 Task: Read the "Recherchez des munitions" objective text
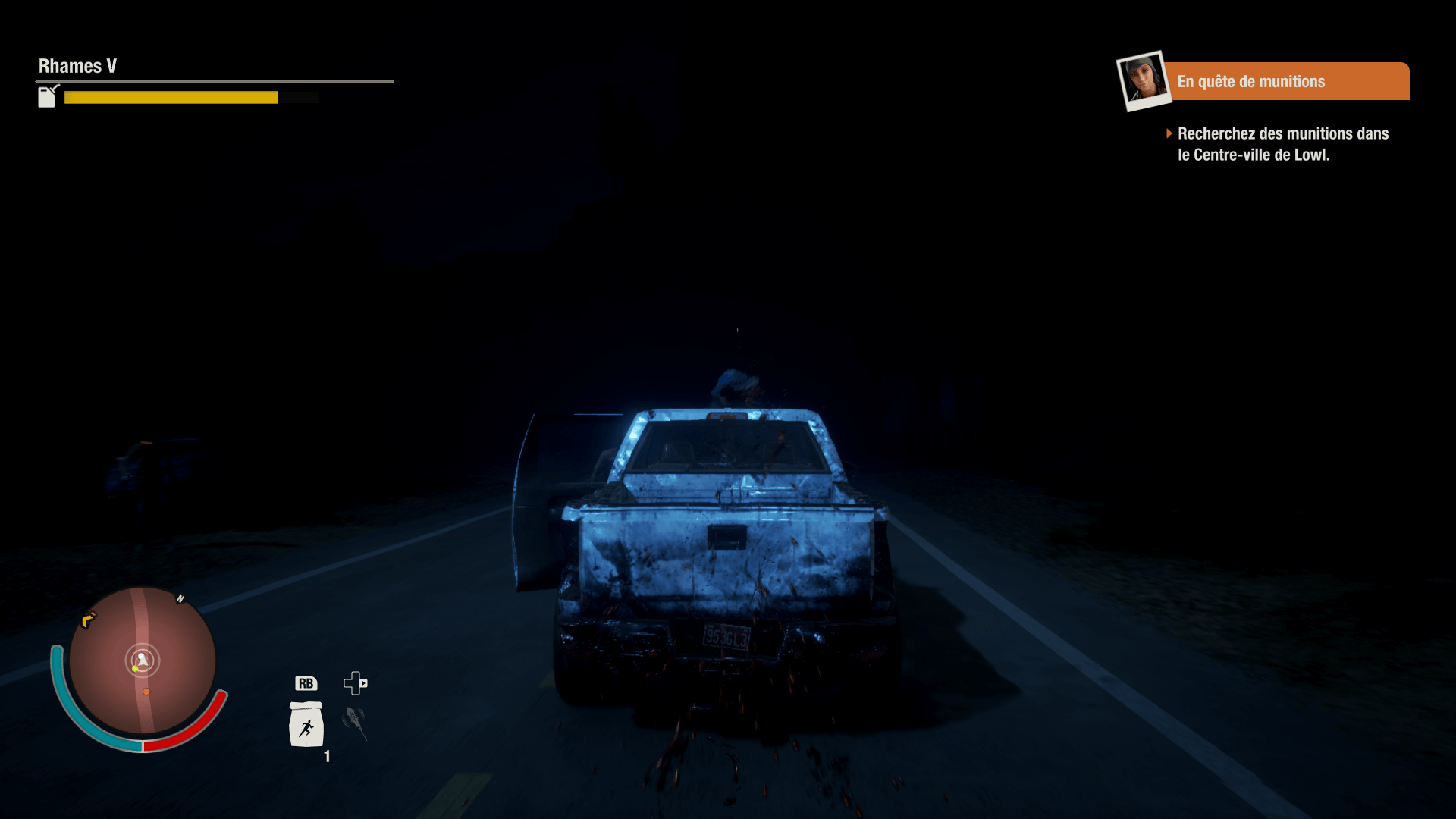tap(1282, 144)
